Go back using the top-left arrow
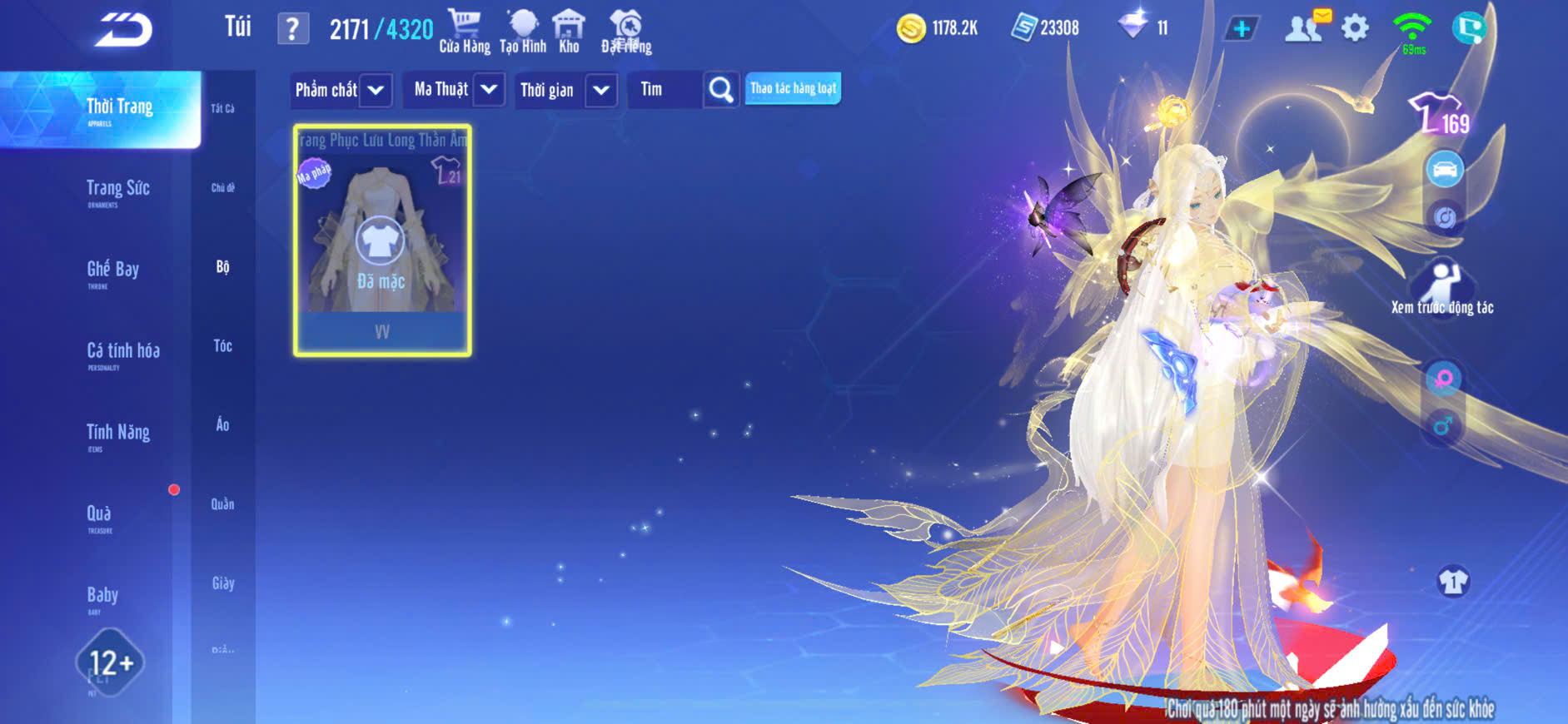This screenshot has height=724, width=1568. (x=123, y=30)
